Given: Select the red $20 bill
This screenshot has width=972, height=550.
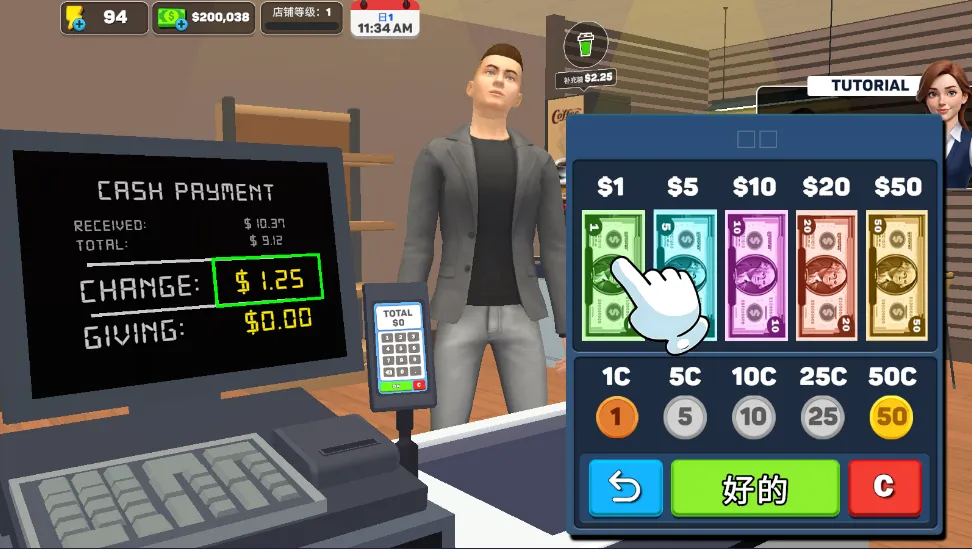Looking at the screenshot, I should coord(826,274).
